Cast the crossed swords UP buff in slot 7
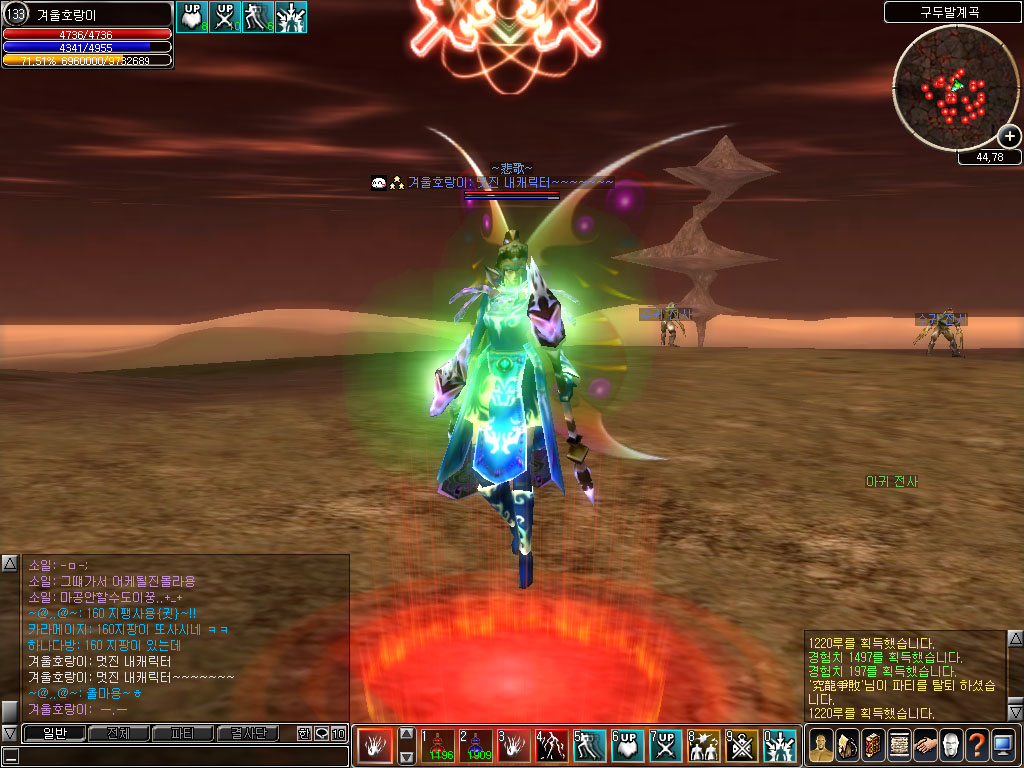Screen dimensions: 1024x768 pos(667,746)
